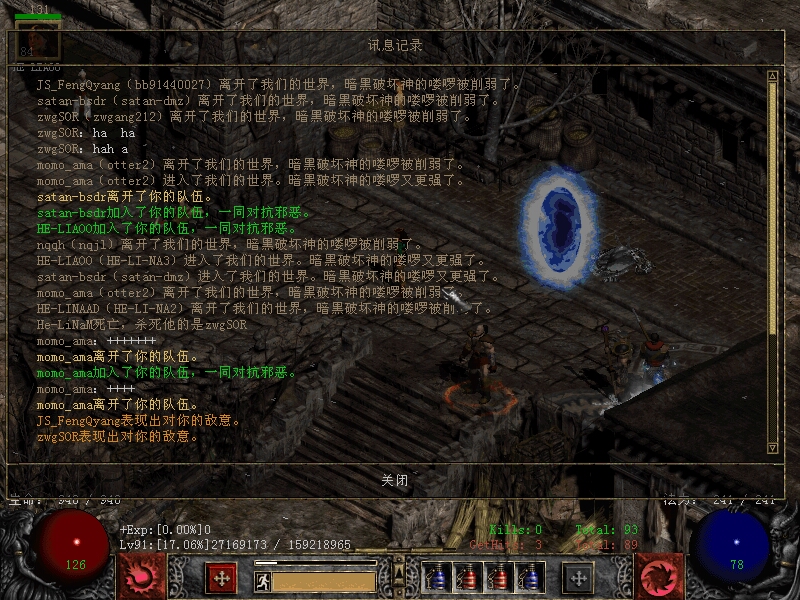Viewport: 800px width, 600px height.
Task: Toggle the run/walk button
Action: 263,581
